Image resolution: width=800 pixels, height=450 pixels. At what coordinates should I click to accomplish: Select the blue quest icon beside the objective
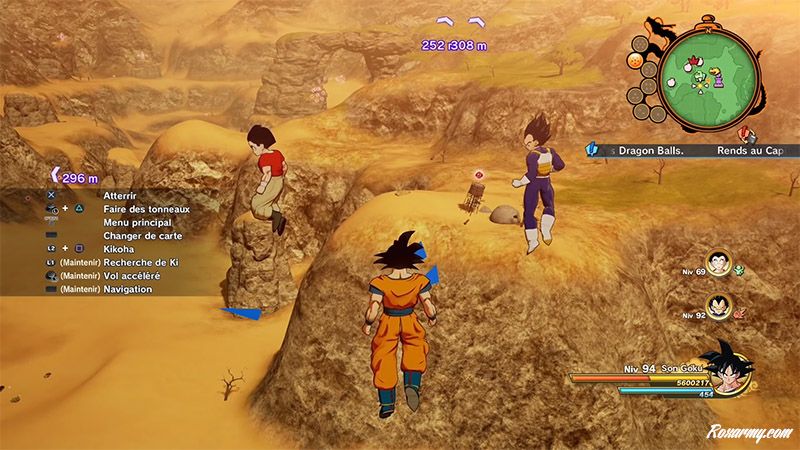point(592,150)
